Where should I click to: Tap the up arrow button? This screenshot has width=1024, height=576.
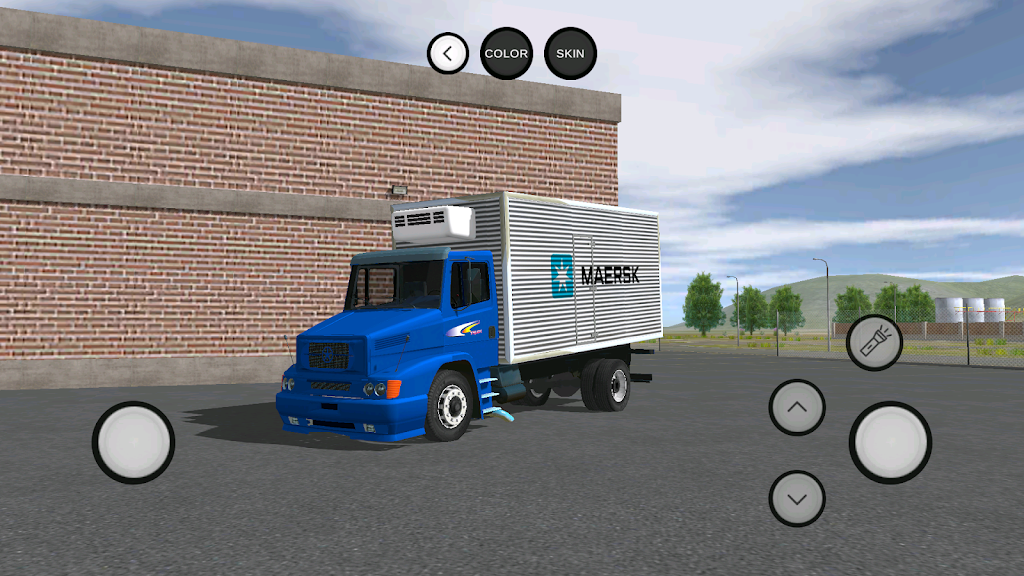tap(797, 407)
